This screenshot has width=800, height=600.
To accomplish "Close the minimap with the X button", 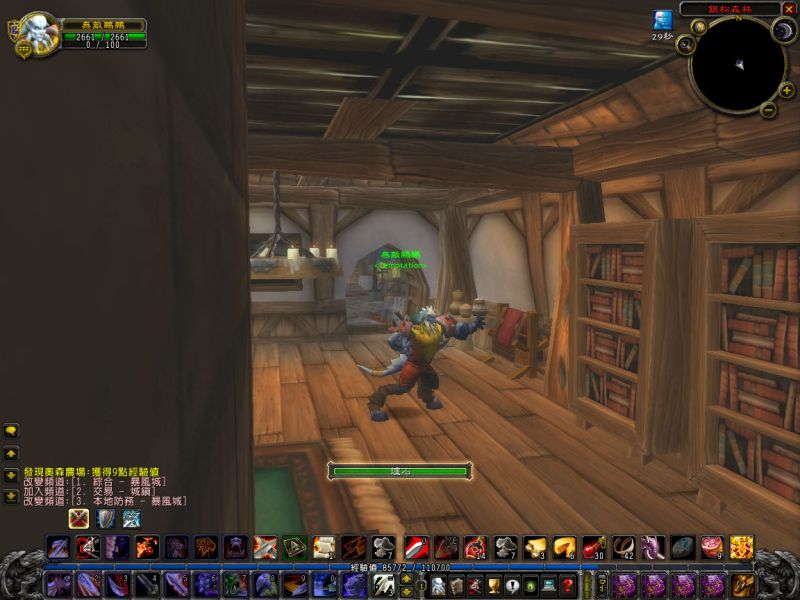I will tap(789, 9).
